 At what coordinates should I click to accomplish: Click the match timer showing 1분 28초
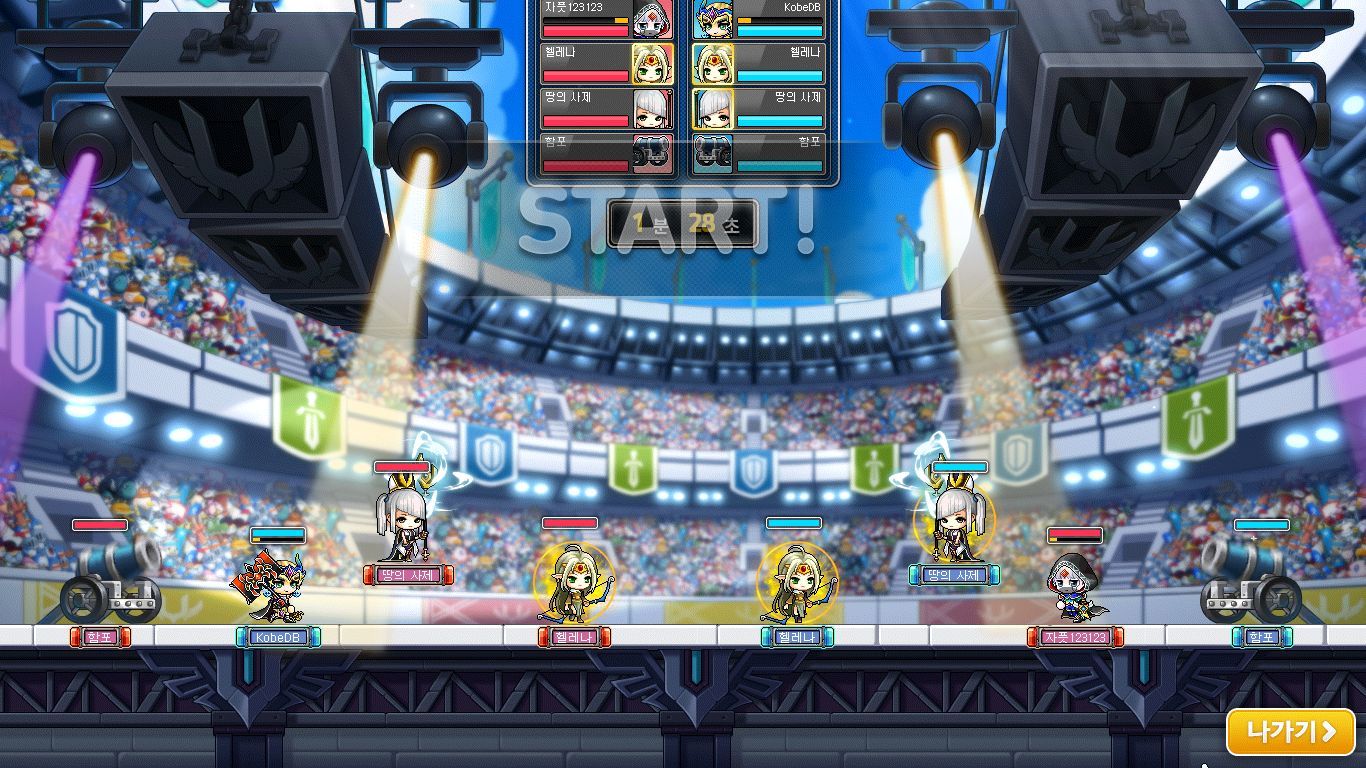coord(683,224)
